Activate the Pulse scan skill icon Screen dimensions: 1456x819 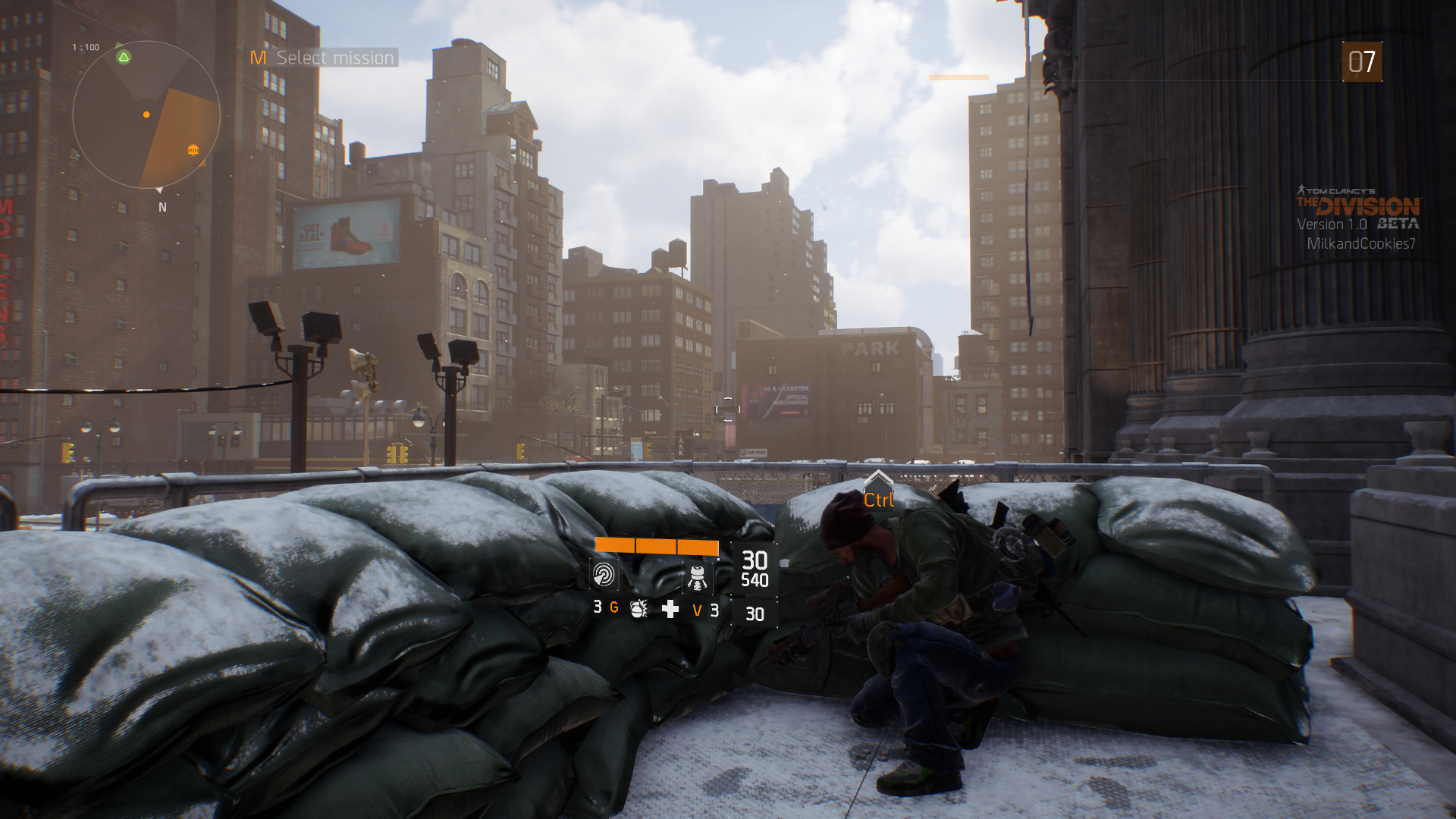[604, 575]
